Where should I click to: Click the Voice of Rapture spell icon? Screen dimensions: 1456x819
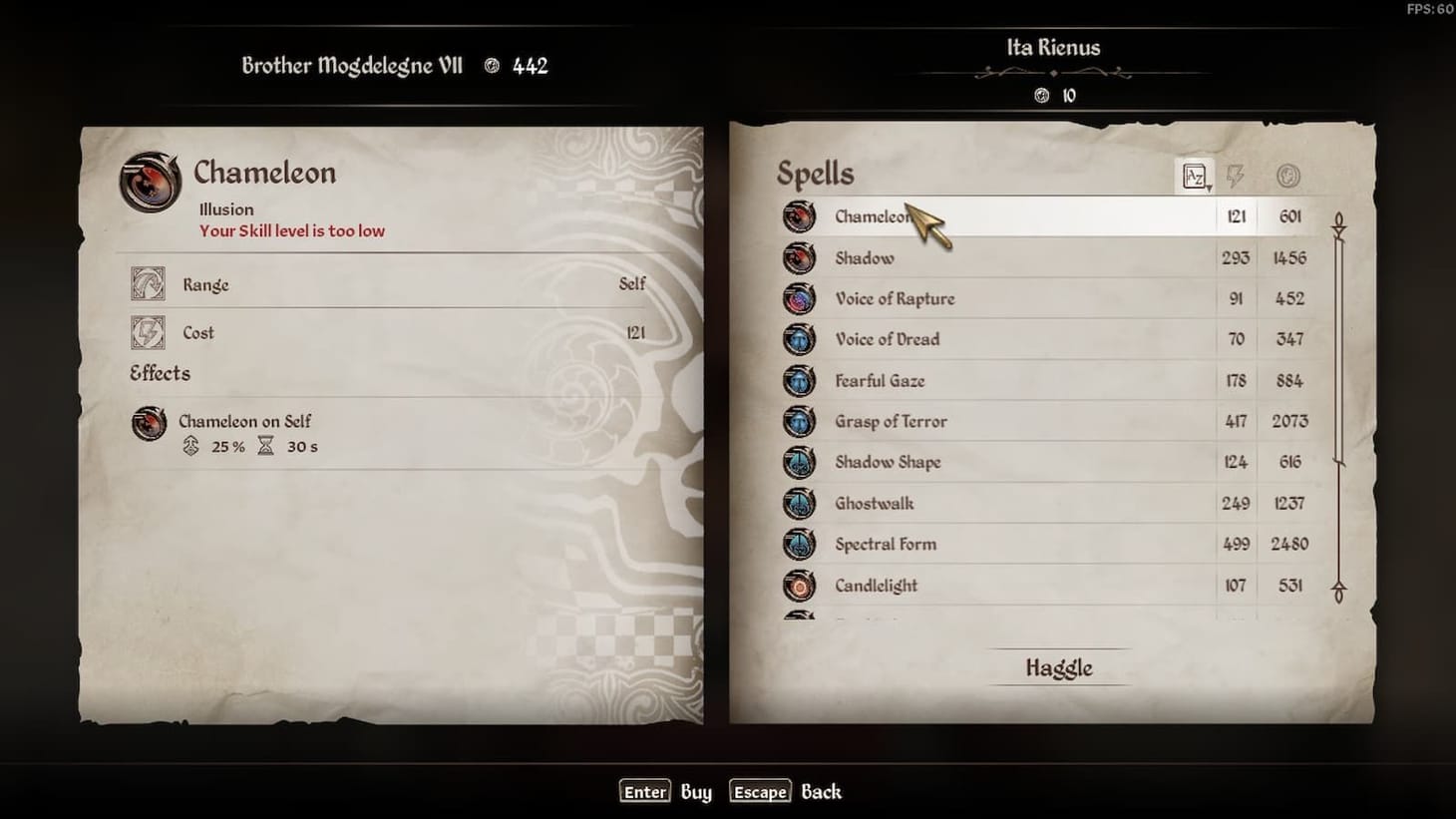coord(800,298)
